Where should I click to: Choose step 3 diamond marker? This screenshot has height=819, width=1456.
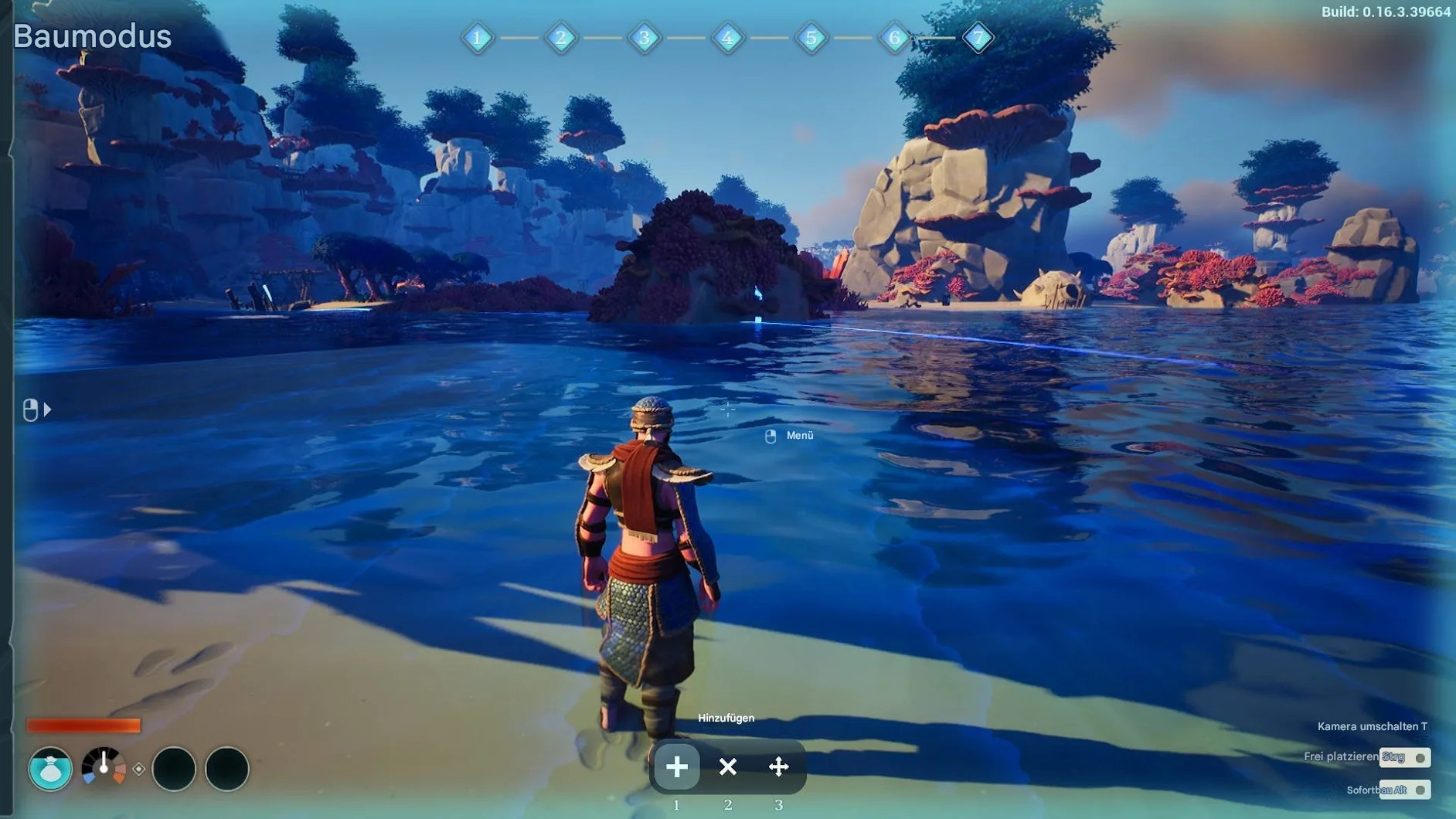[644, 37]
